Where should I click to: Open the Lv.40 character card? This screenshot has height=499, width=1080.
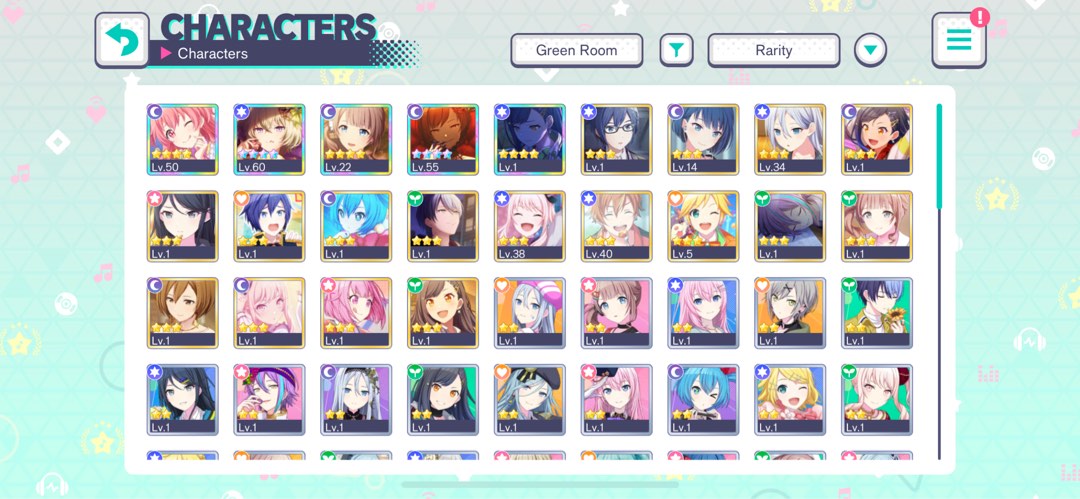coord(617,227)
